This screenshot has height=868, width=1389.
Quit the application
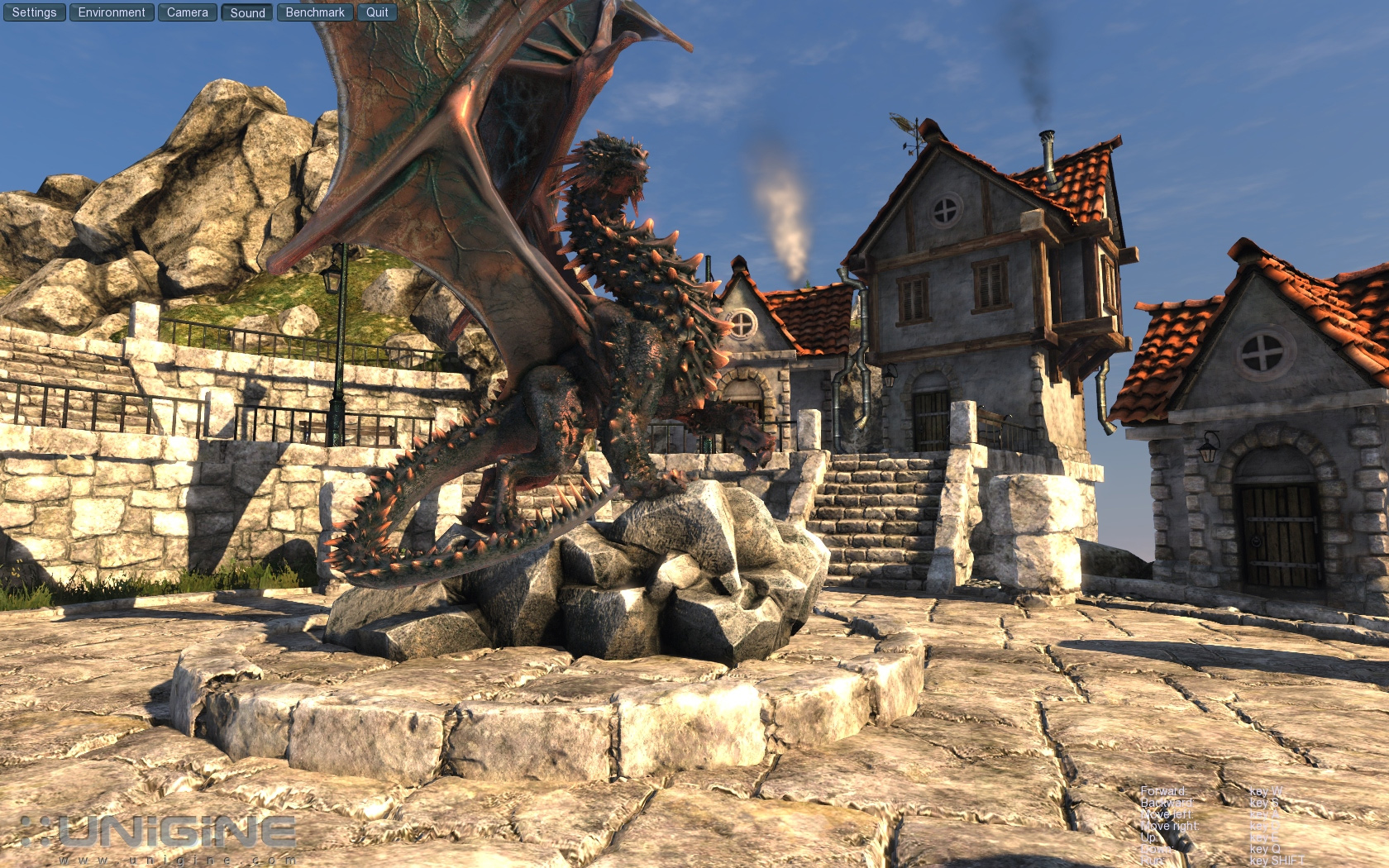pyautogui.click(x=377, y=12)
